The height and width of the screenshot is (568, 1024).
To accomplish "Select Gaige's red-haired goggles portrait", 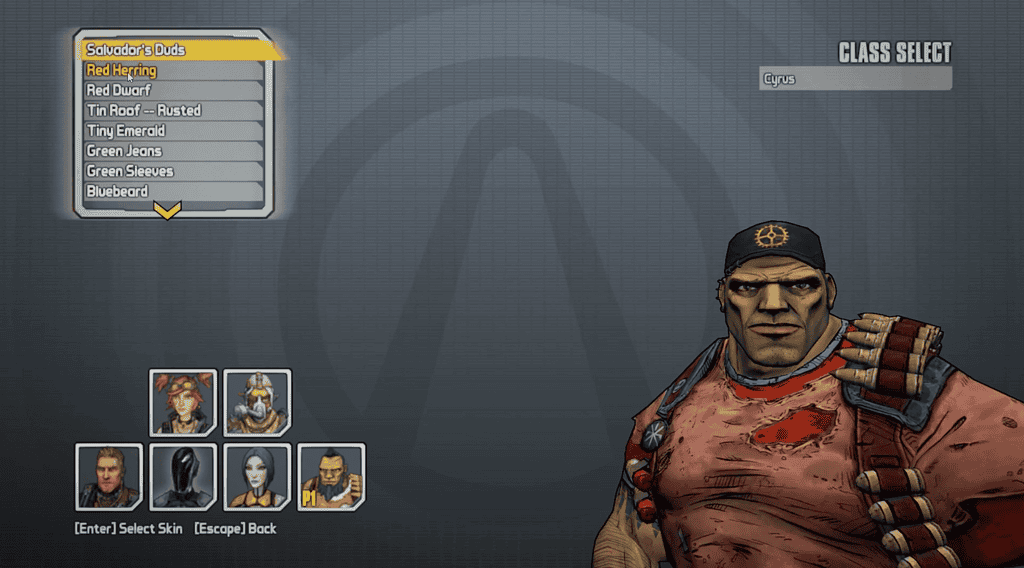I will 183,402.
